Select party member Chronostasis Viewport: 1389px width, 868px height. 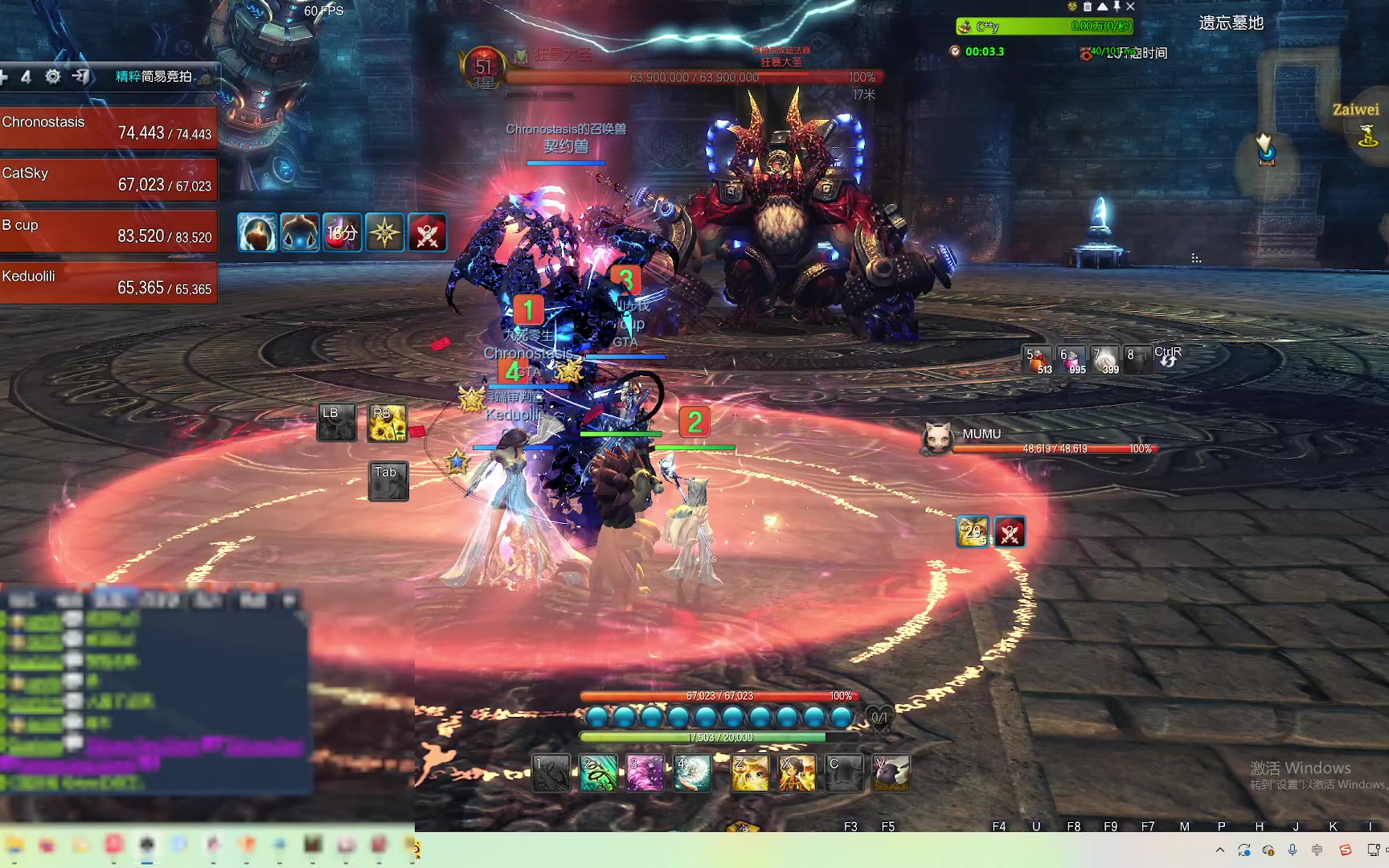[109, 128]
